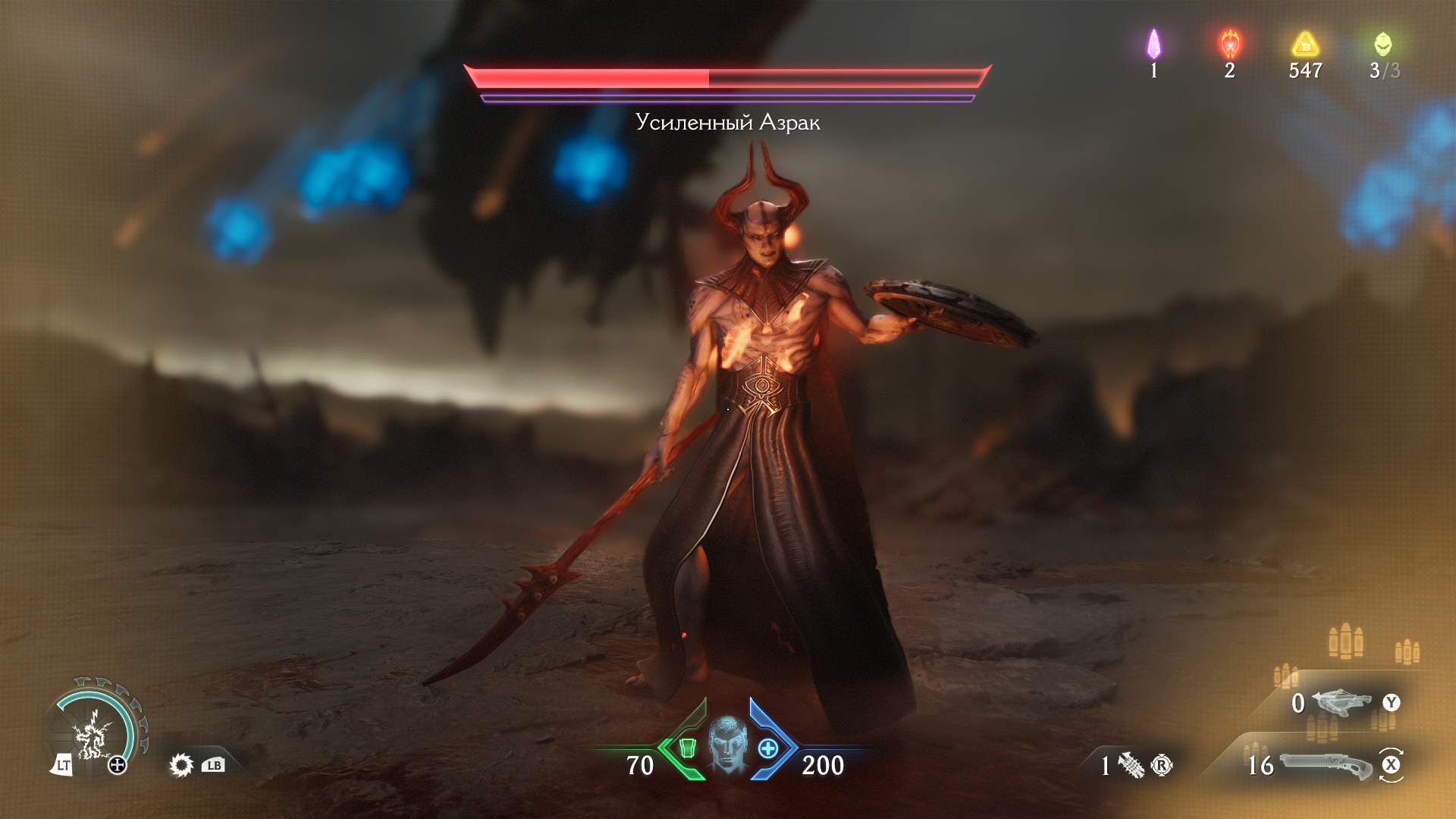Click the yellow triangle gold currency icon
This screenshot has height=819, width=1456.
click(1305, 45)
